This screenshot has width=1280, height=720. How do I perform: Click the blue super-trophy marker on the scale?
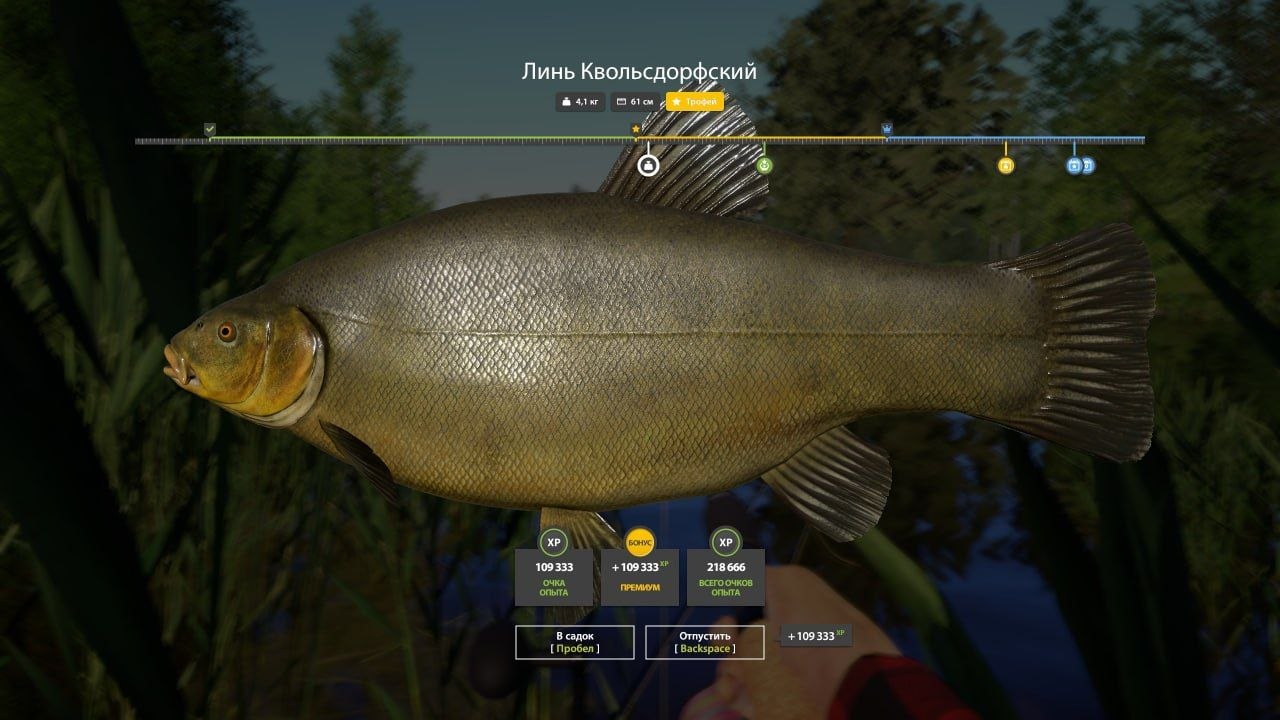pos(887,128)
